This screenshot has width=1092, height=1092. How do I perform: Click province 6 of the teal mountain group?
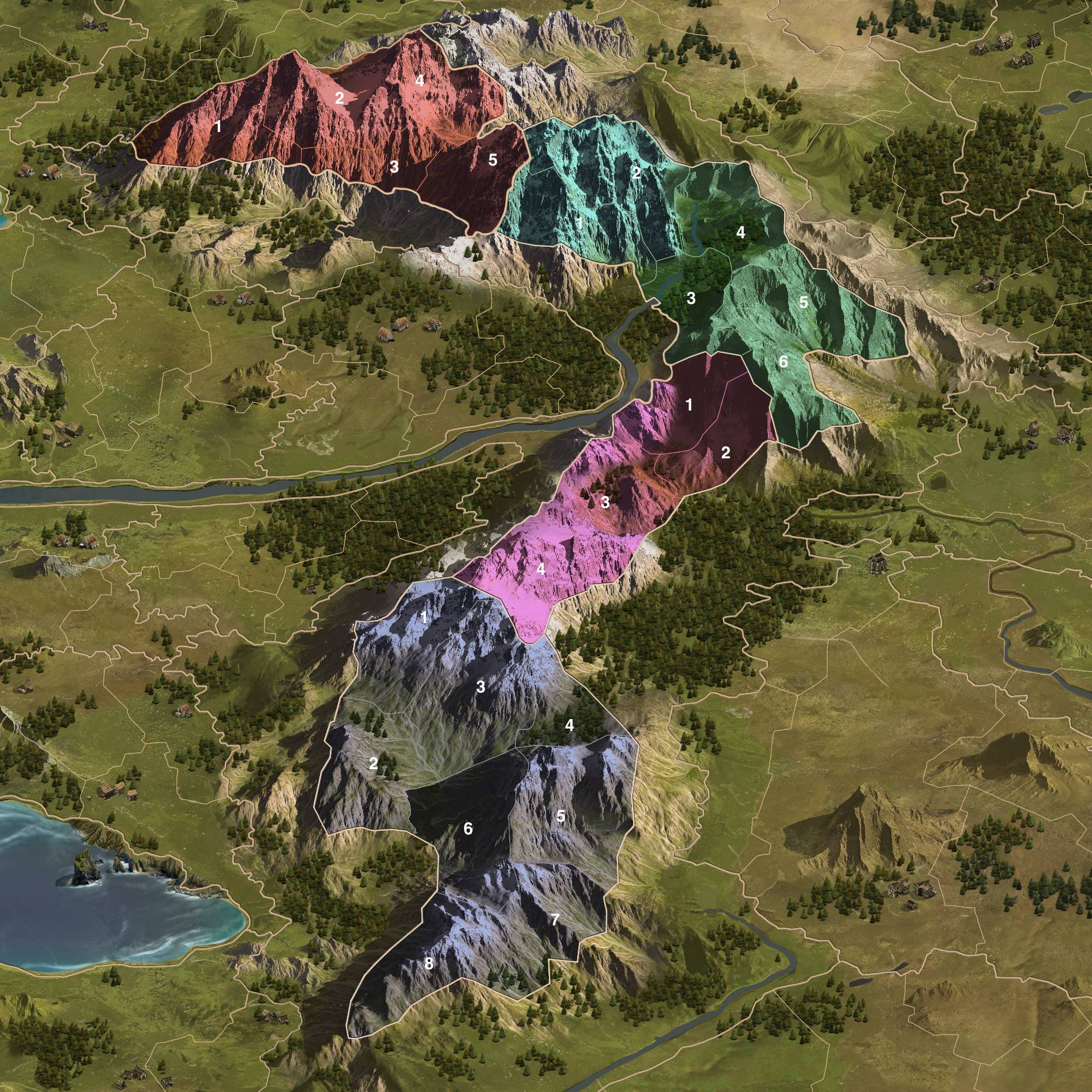tap(783, 362)
